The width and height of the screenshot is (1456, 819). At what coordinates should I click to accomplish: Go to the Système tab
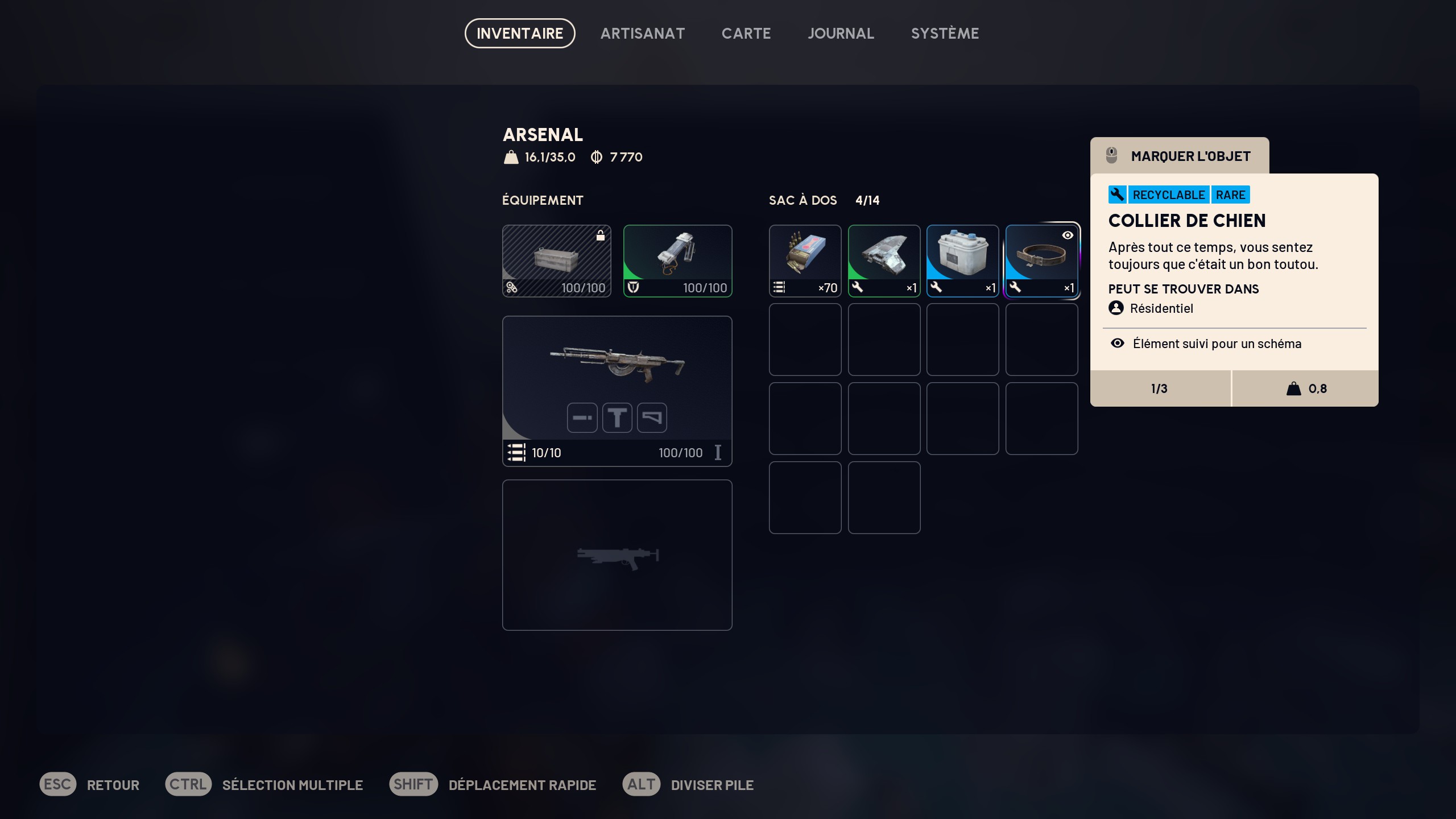point(945,34)
